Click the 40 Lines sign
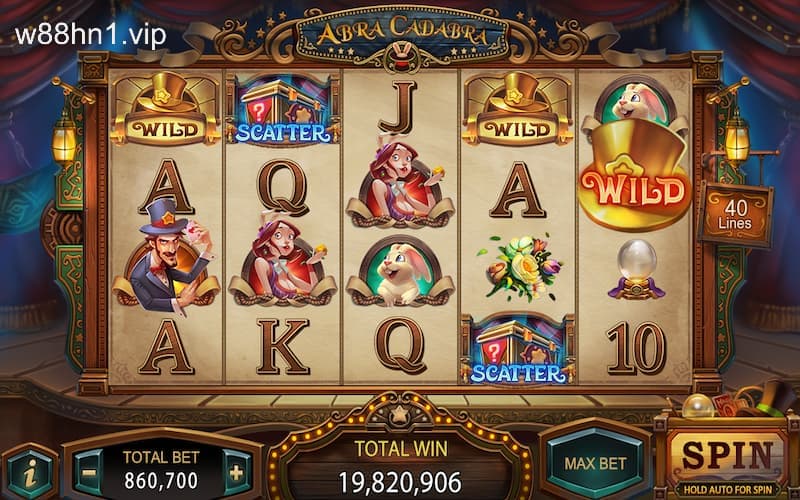The height and width of the screenshot is (500, 800). [735, 210]
